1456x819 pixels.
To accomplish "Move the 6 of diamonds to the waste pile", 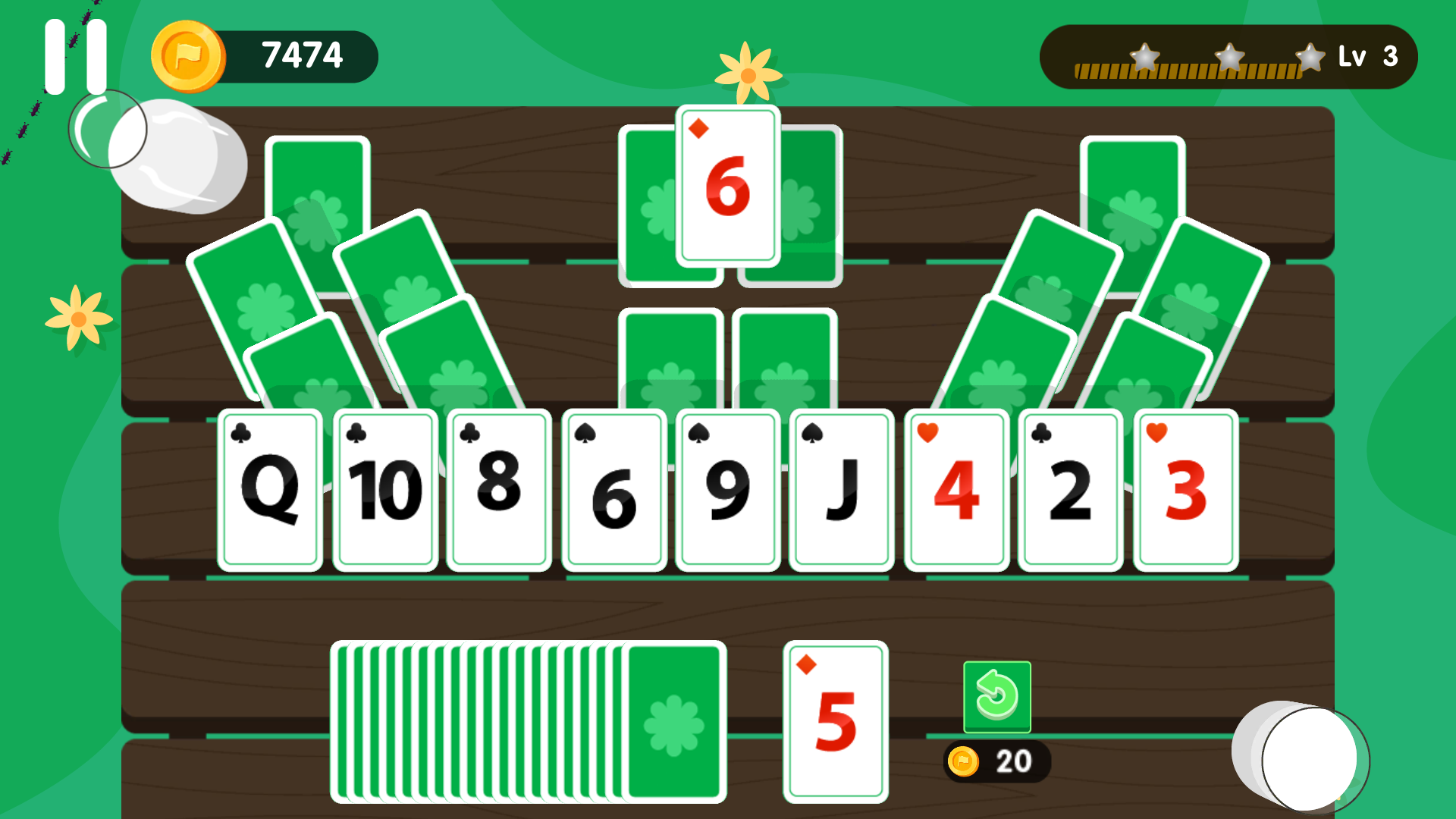I will [x=726, y=190].
